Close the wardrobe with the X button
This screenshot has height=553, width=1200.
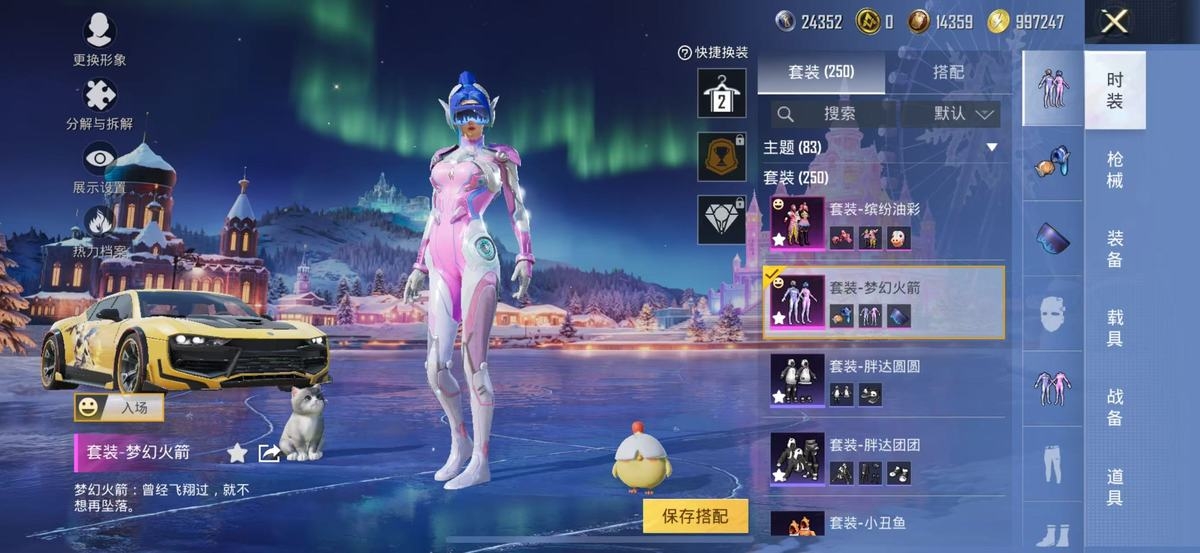point(1114,22)
